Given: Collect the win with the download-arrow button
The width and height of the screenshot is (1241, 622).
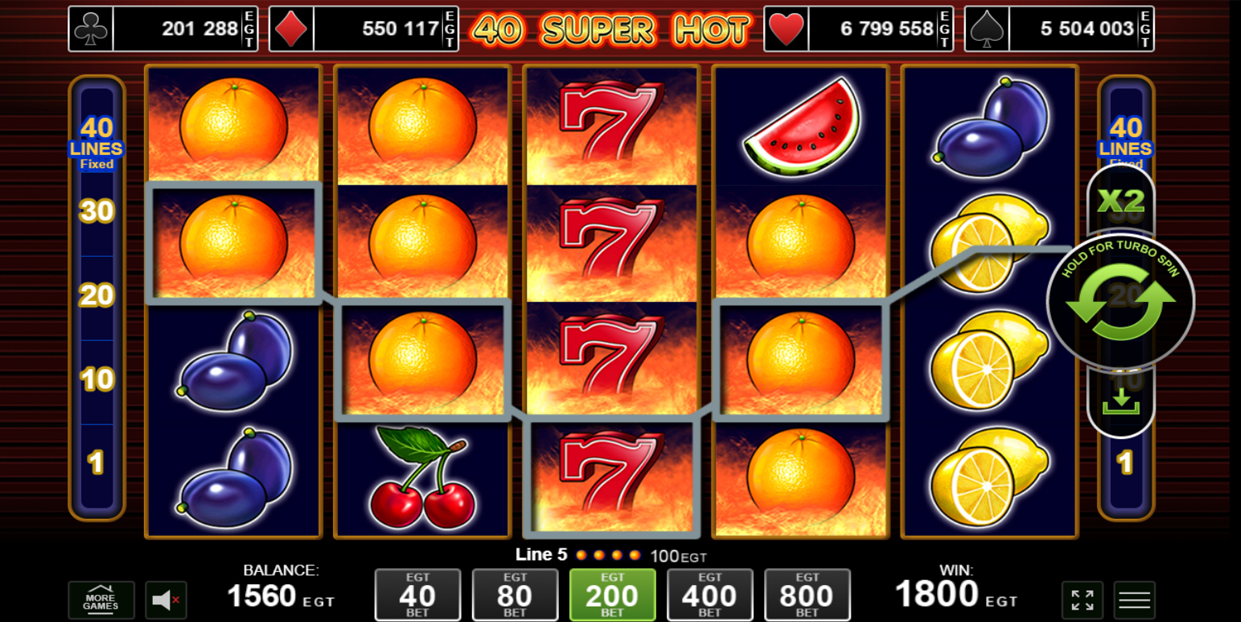Looking at the screenshot, I should (1121, 401).
